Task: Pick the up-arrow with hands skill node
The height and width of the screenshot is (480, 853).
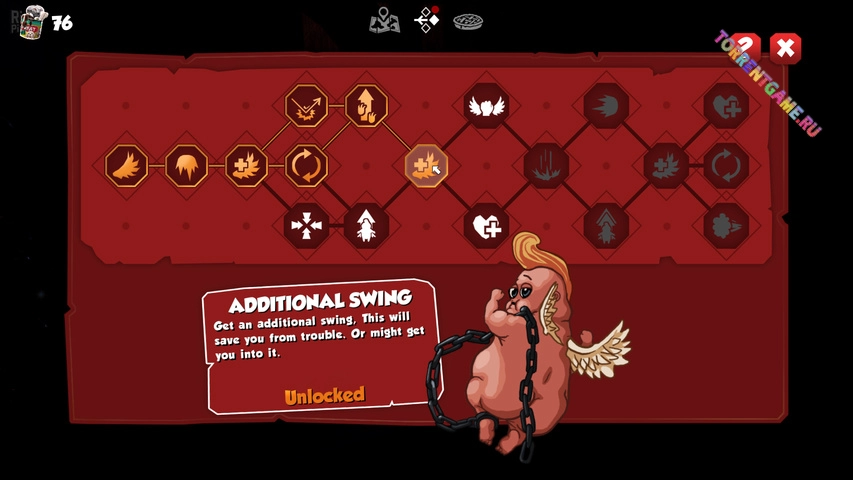Action: pyautogui.click(x=366, y=106)
